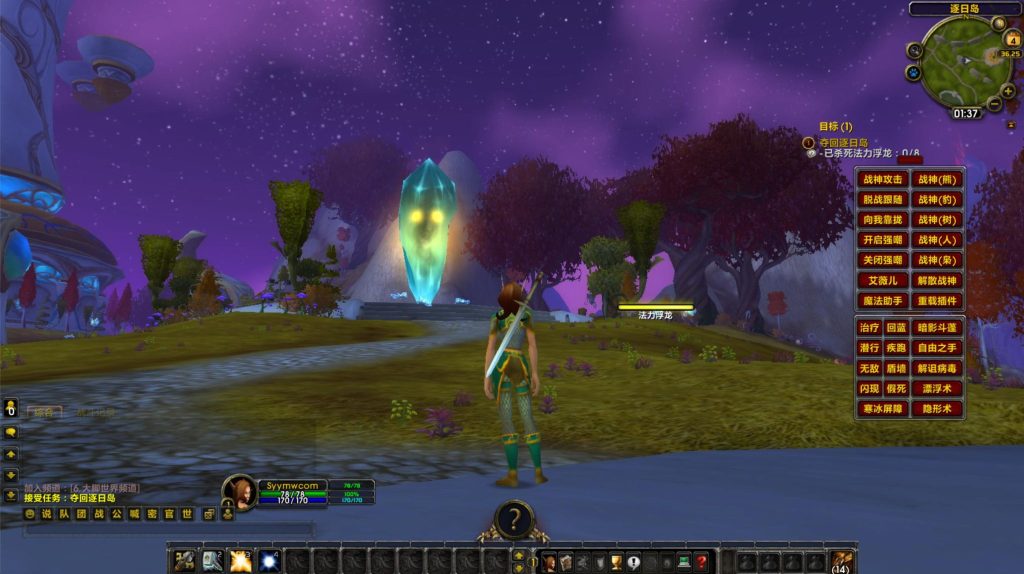
Task: Select the 战神(熊) button
Action: pyautogui.click(x=937, y=180)
